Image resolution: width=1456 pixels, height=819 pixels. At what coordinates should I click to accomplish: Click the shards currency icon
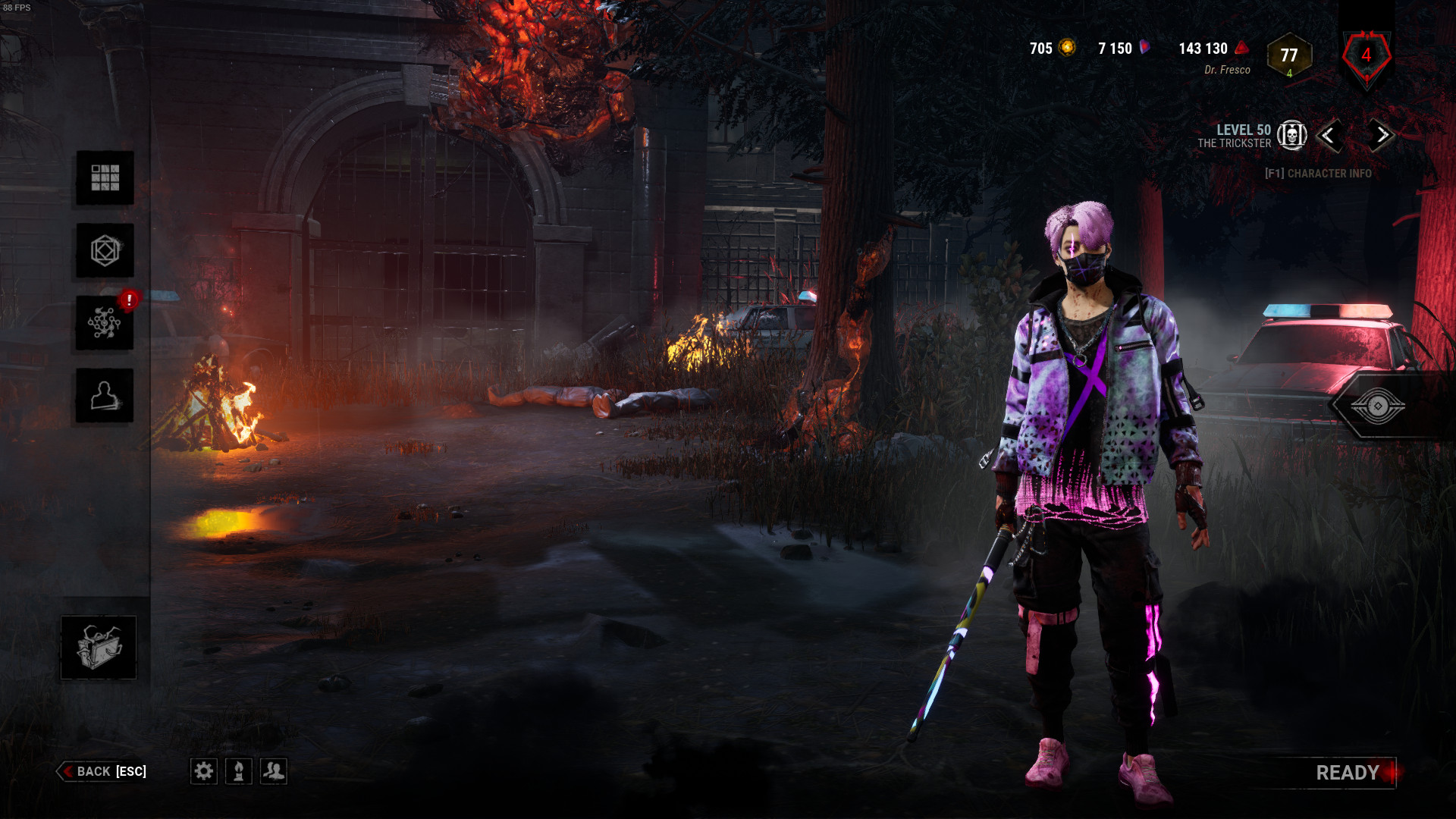tap(1144, 47)
